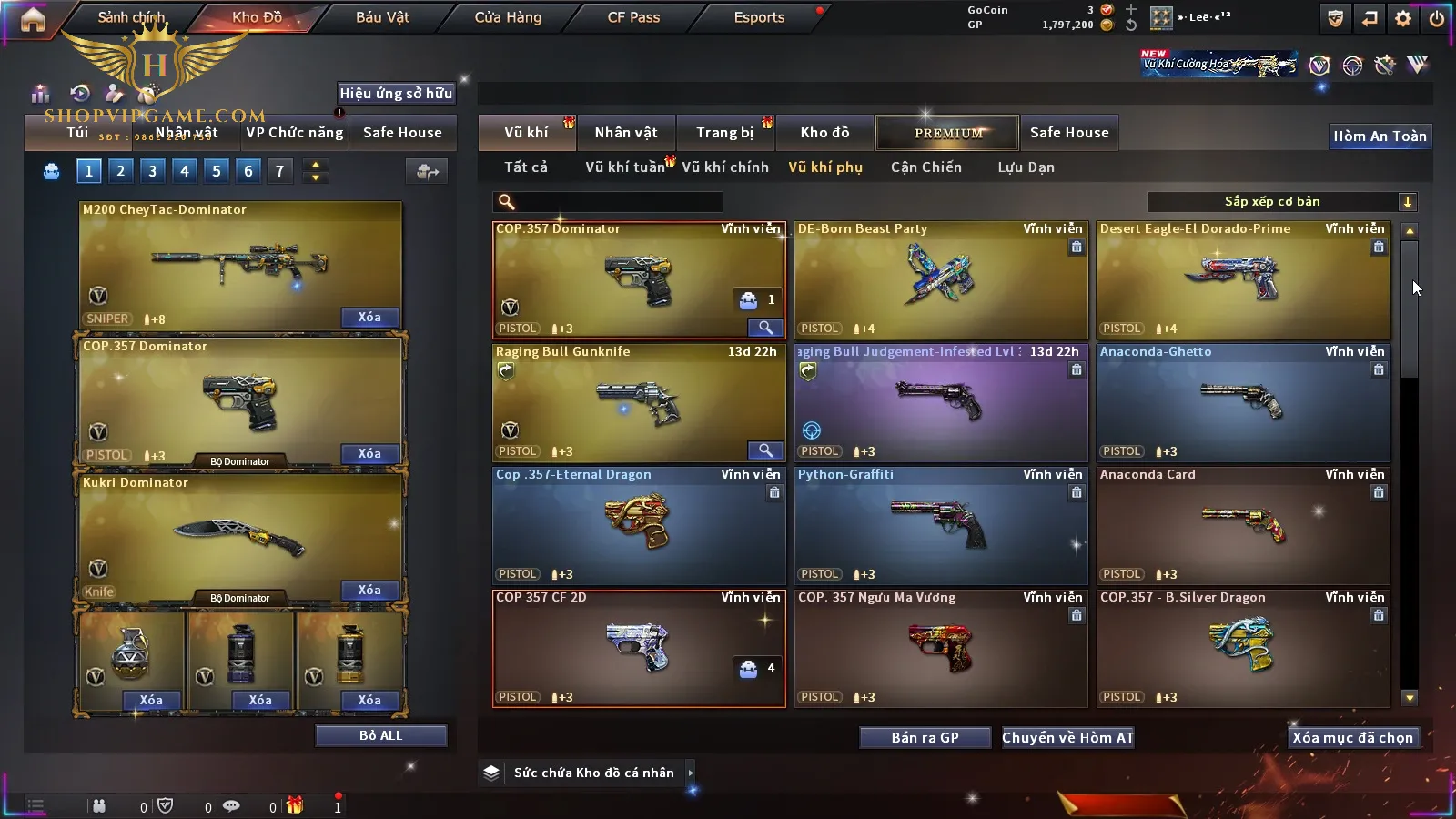Open the Hòm An Toàn safe box

coord(1380,136)
